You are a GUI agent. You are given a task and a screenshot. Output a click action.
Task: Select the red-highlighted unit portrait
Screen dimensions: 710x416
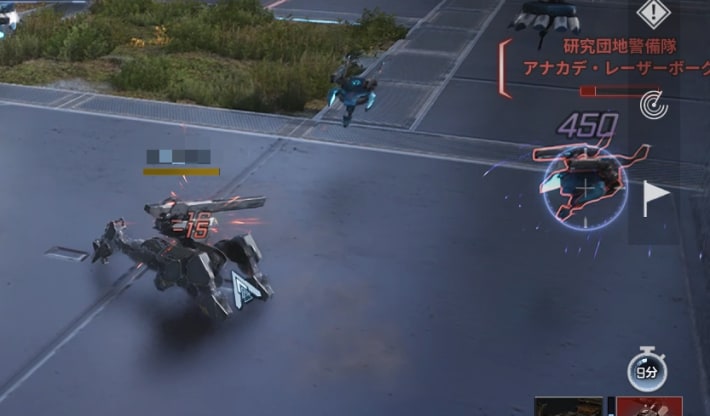pos(649,407)
